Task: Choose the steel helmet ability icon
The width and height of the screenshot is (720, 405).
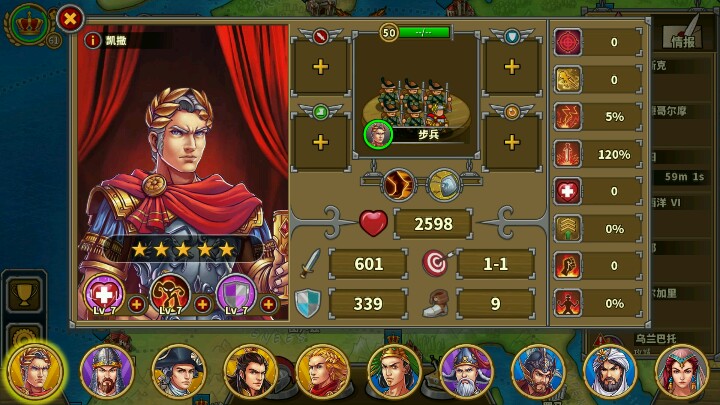Action: pyautogui.click(x=443, y=184)
